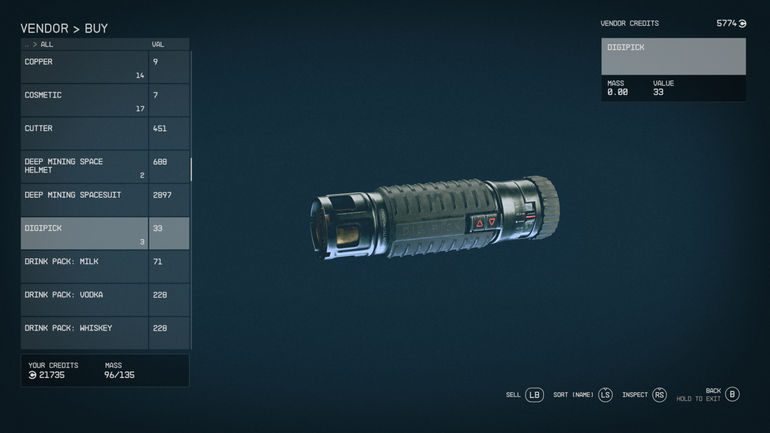770x433 pixels.
Task: Select Drink Pack: Milk
Action: 85,266
